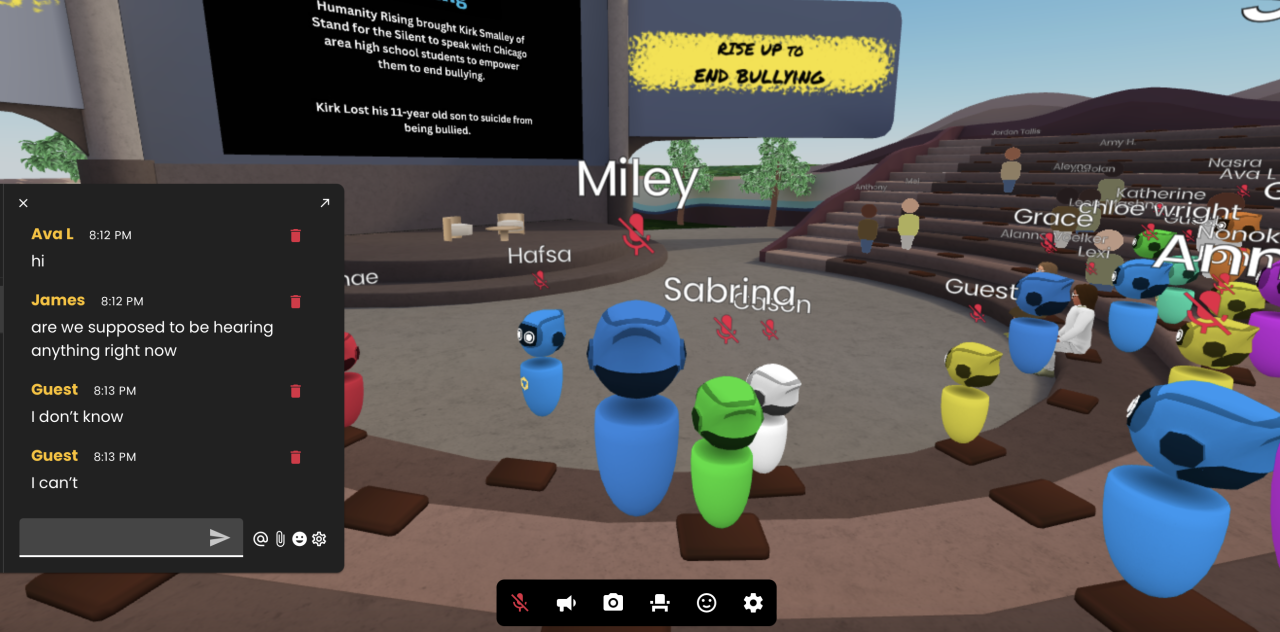
Task: Open the chat emoji picker
Action: pyautogui.click(x=299, y=539)
